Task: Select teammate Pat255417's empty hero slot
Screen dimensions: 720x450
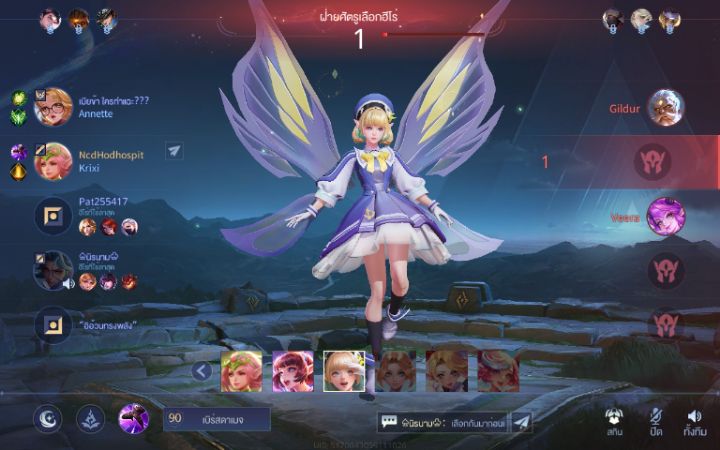Action: pos(53,216)
